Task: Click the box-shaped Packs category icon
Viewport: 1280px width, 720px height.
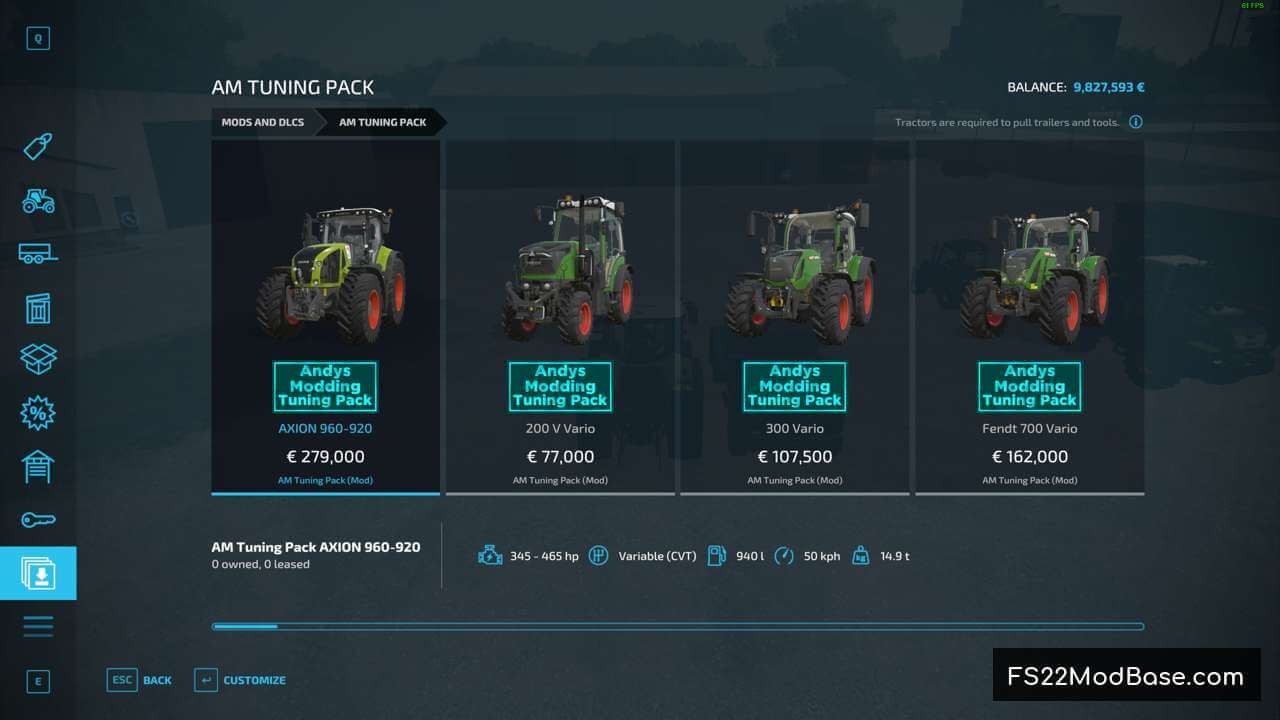Action: 38,358
